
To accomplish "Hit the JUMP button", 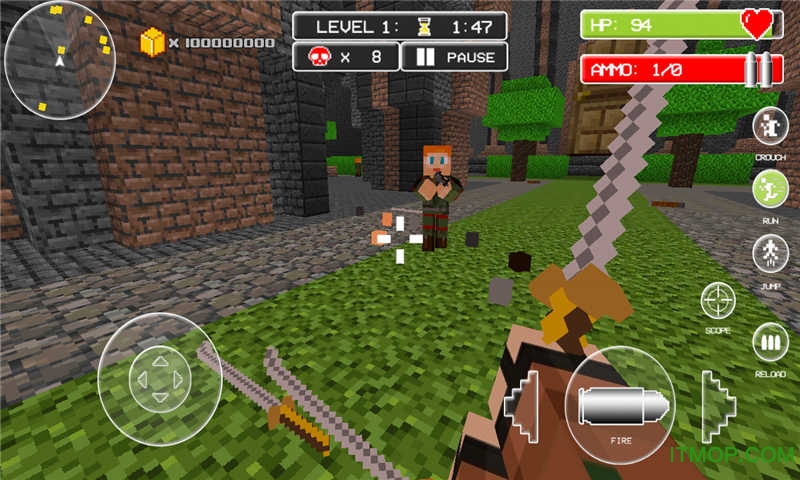I will (x=770, y=252).
